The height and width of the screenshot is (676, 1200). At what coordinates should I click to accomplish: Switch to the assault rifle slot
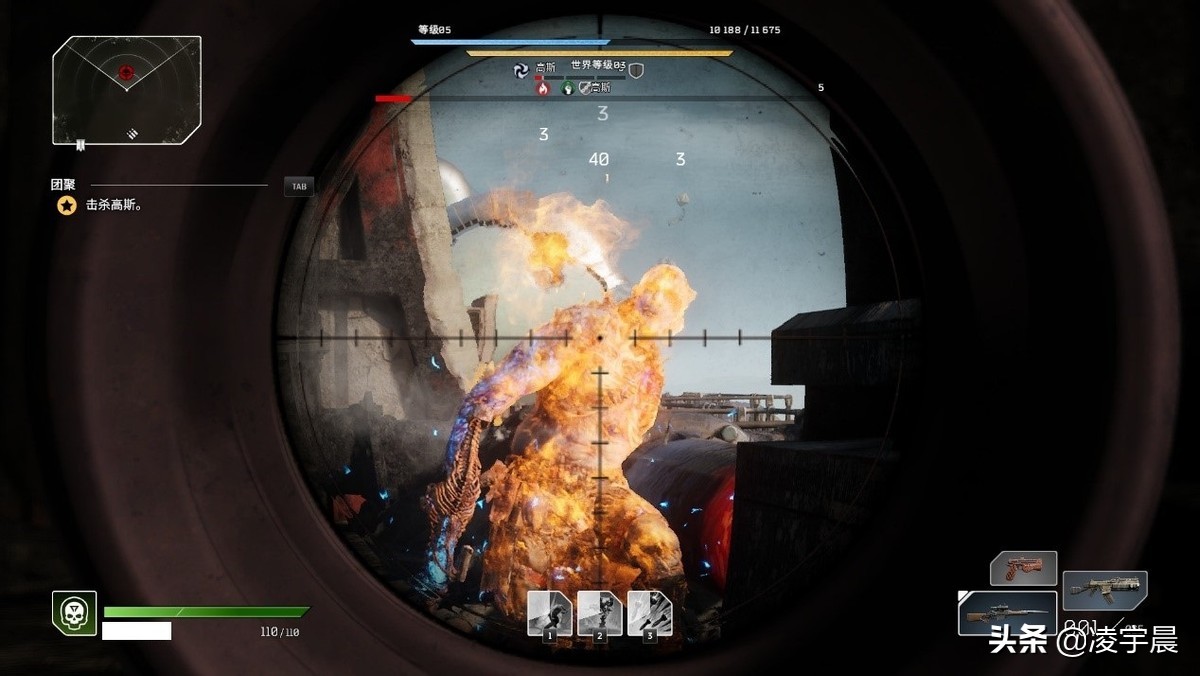pos(1104,590)
